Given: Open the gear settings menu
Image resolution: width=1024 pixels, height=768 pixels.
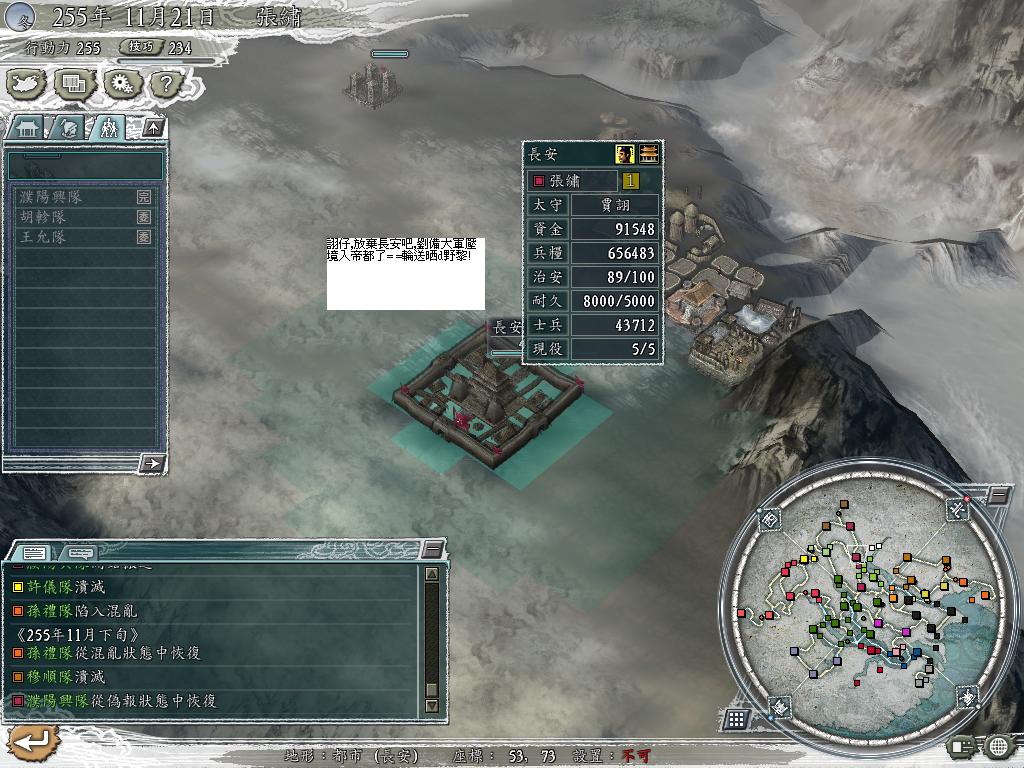Looking at the screenshot, I should pyautogui.click(x=121, y=85).
